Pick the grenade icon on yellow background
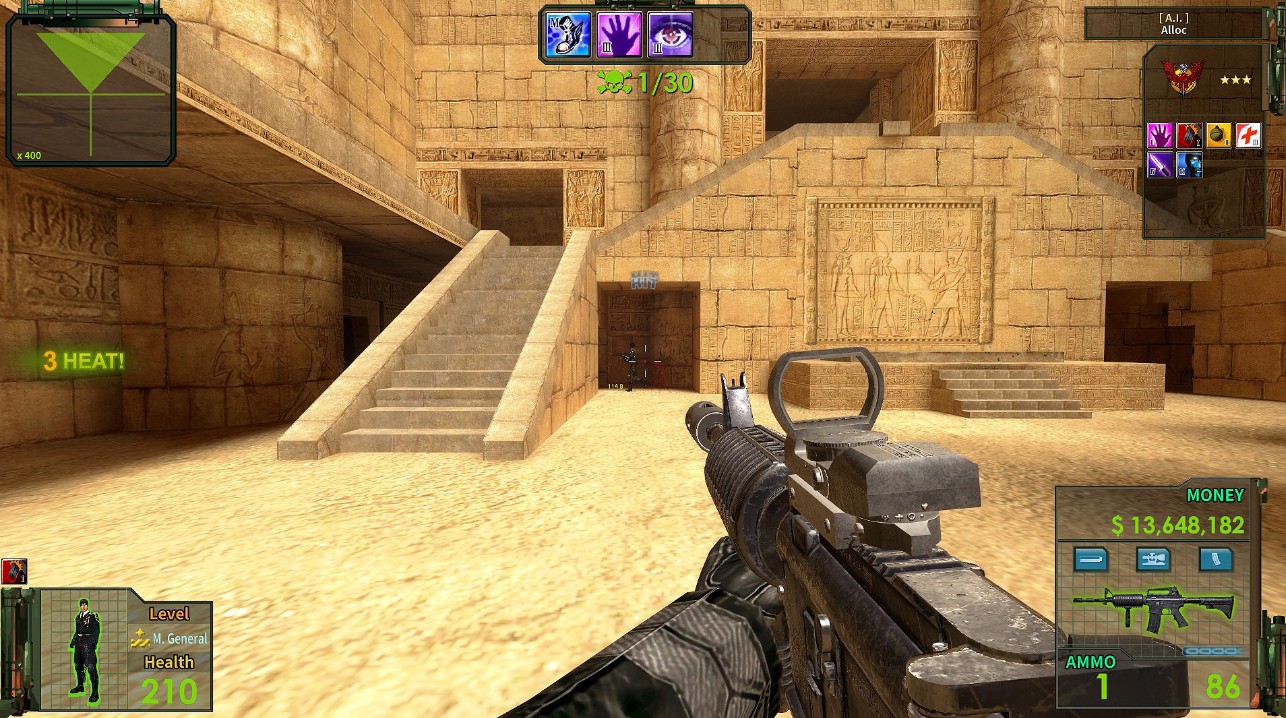This screenshot has width=1286, height=718. (x=1218, y=136)
